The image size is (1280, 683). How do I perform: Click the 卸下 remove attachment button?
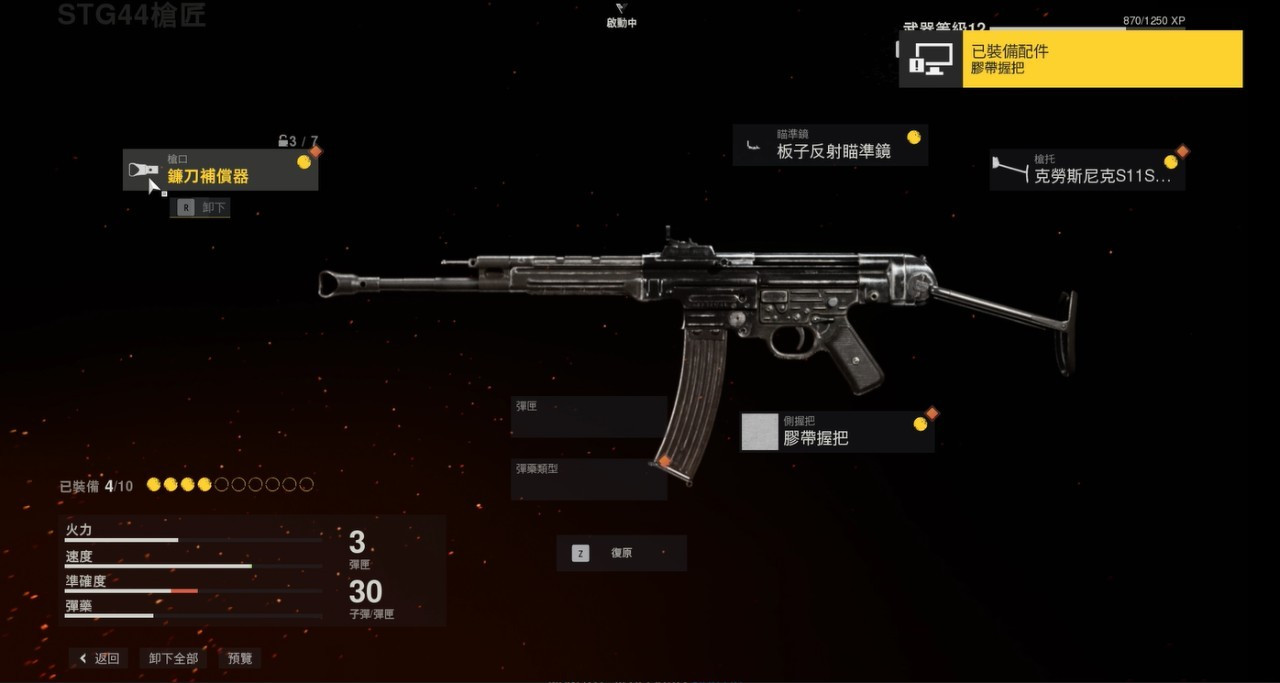201,208
